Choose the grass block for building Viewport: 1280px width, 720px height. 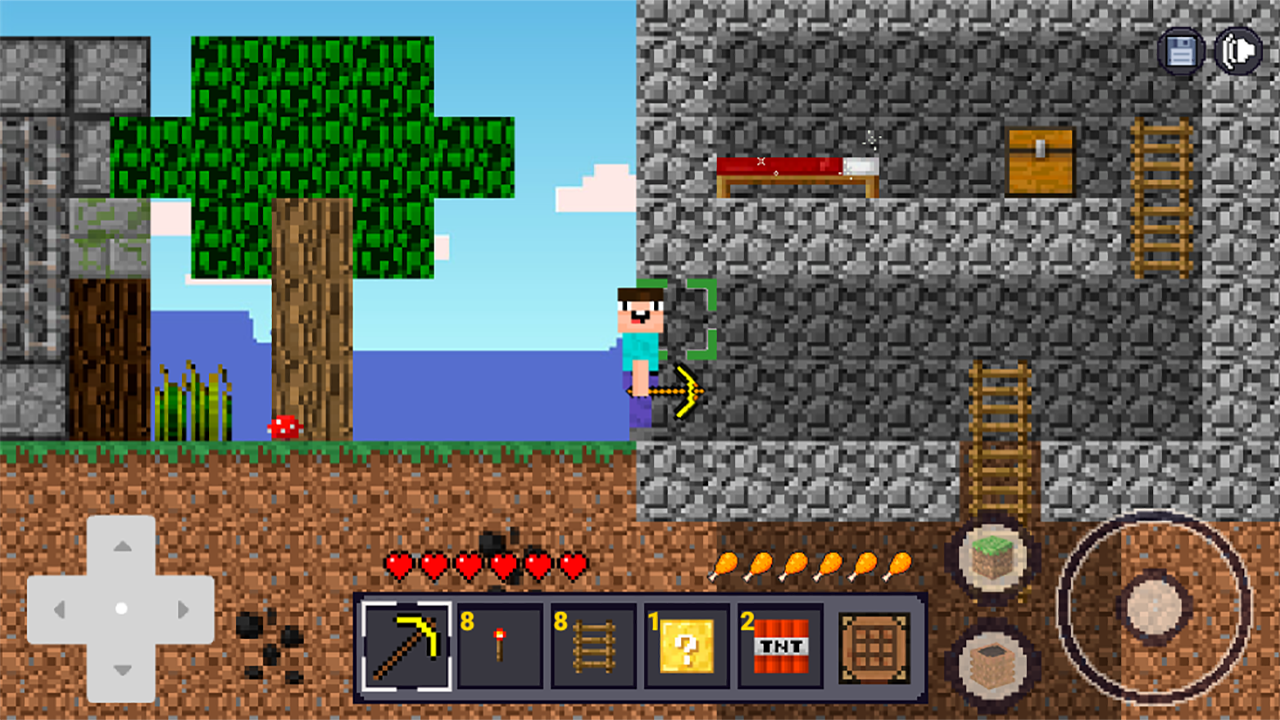point(991,559)
